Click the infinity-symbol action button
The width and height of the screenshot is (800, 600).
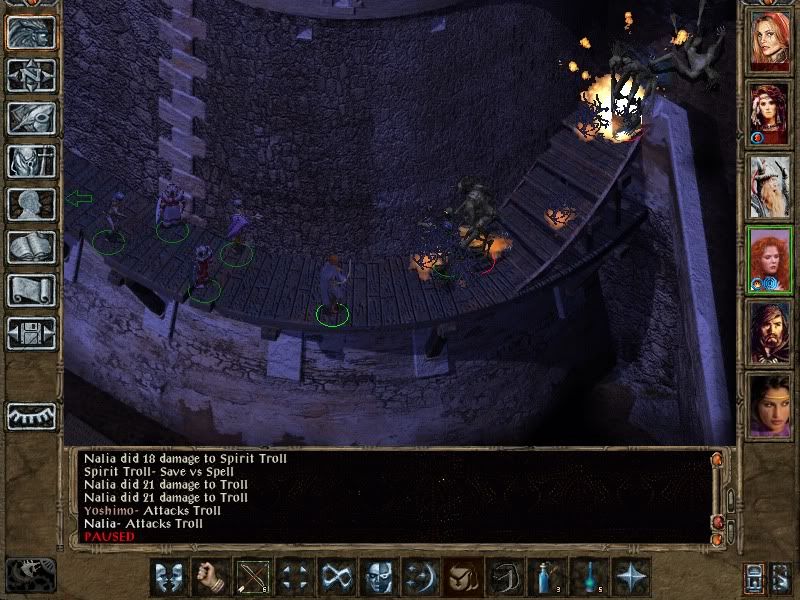335,577
